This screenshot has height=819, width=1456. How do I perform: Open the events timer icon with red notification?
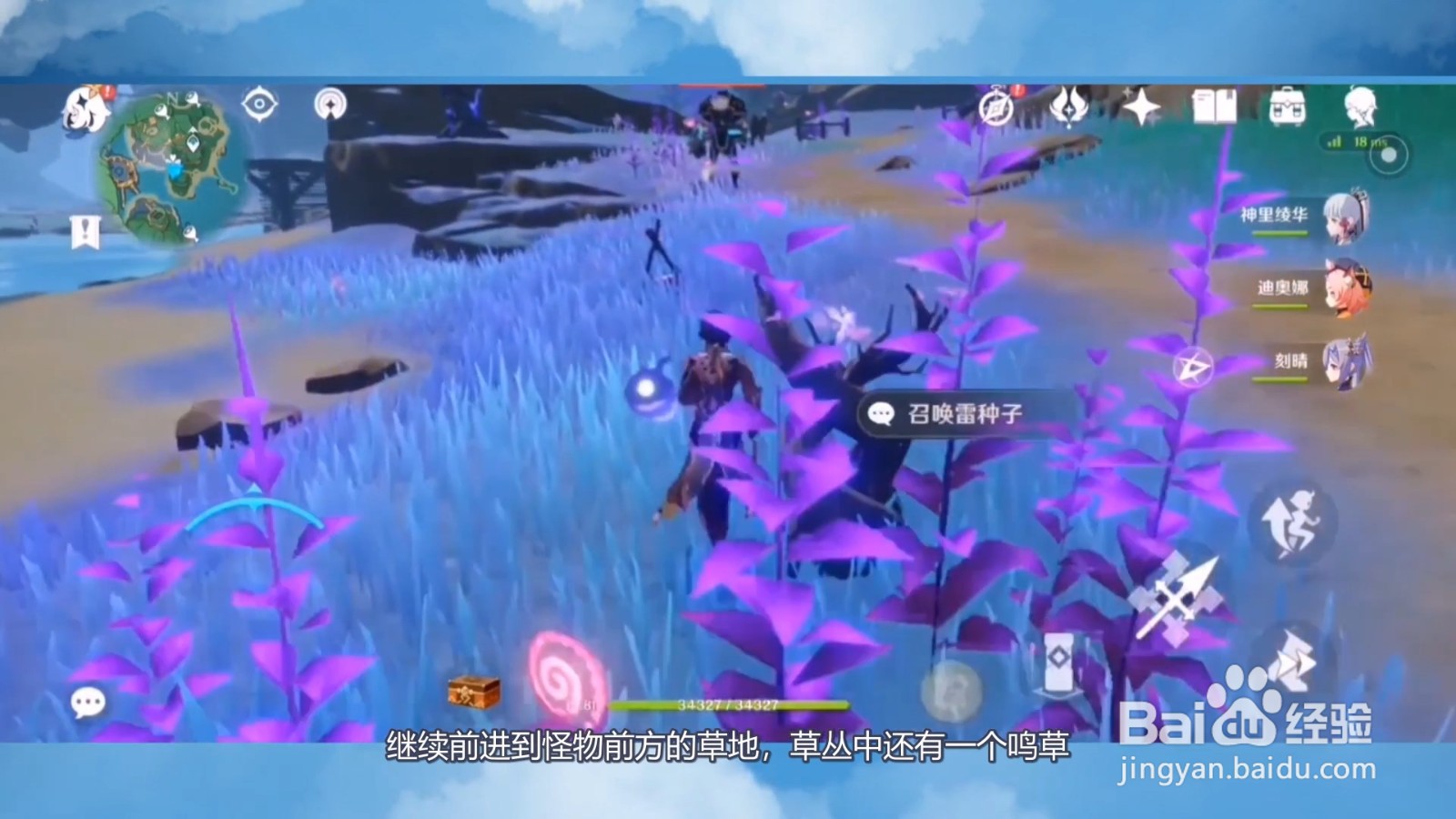pyautogui.click(x=997, y=107)
